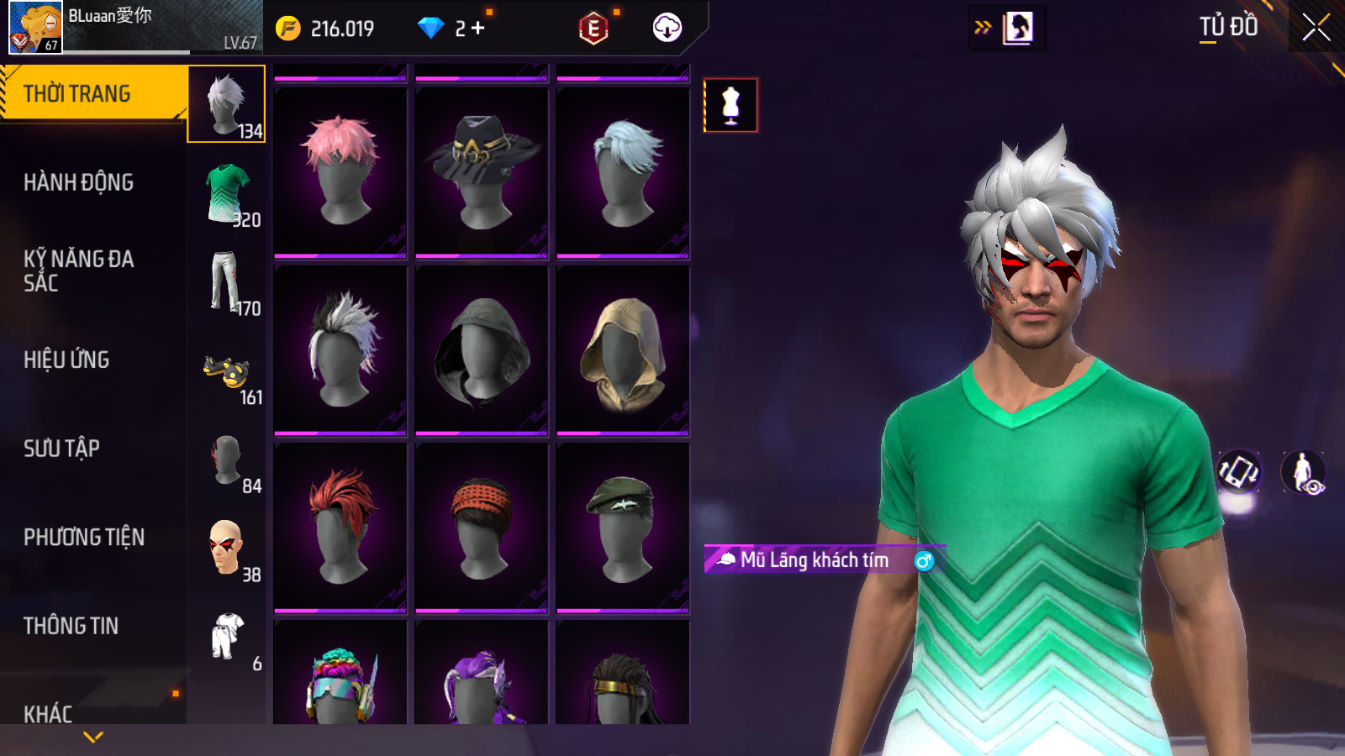Choose the white pants category
The image size is (1345, 756).
click(227, 282)
